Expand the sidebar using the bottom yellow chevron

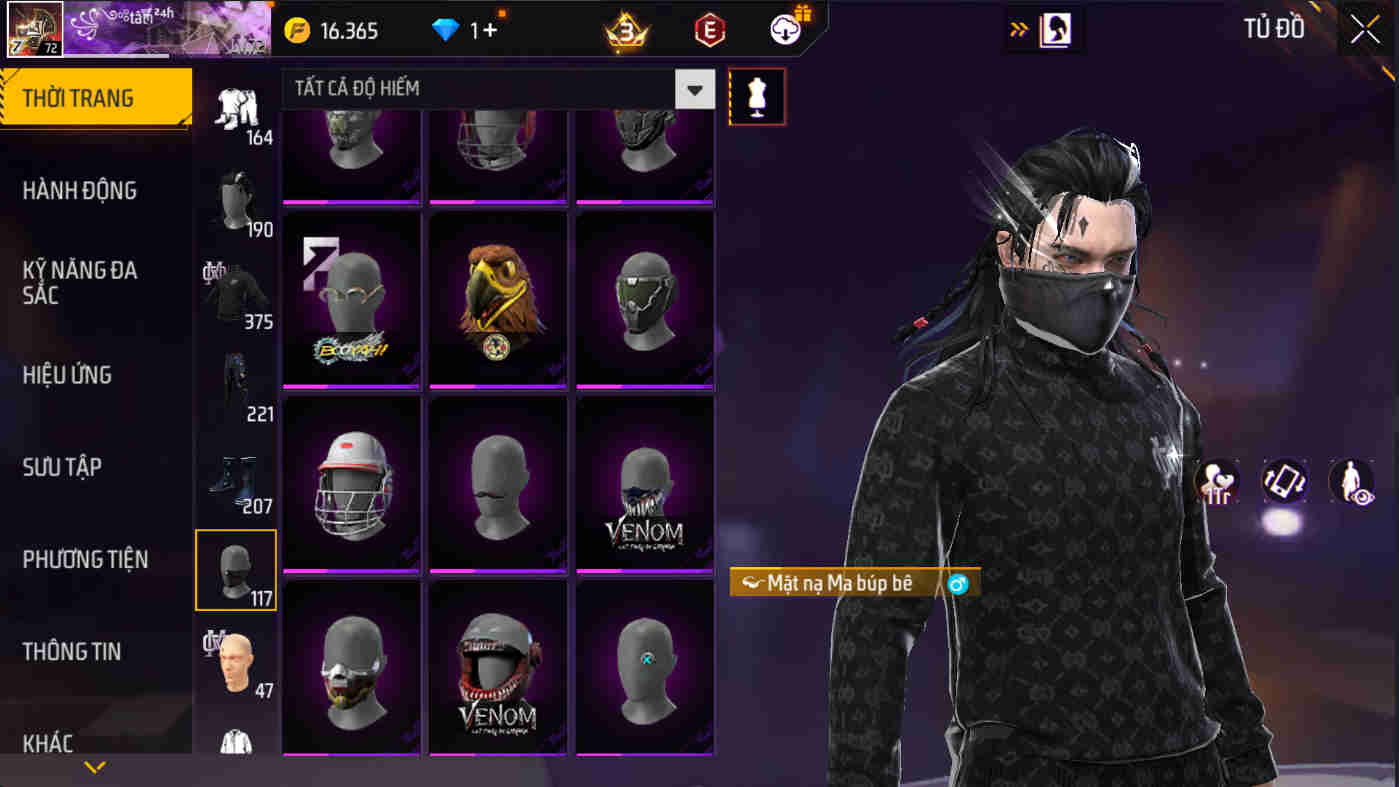pyautogui.click(x=95, y=767)
